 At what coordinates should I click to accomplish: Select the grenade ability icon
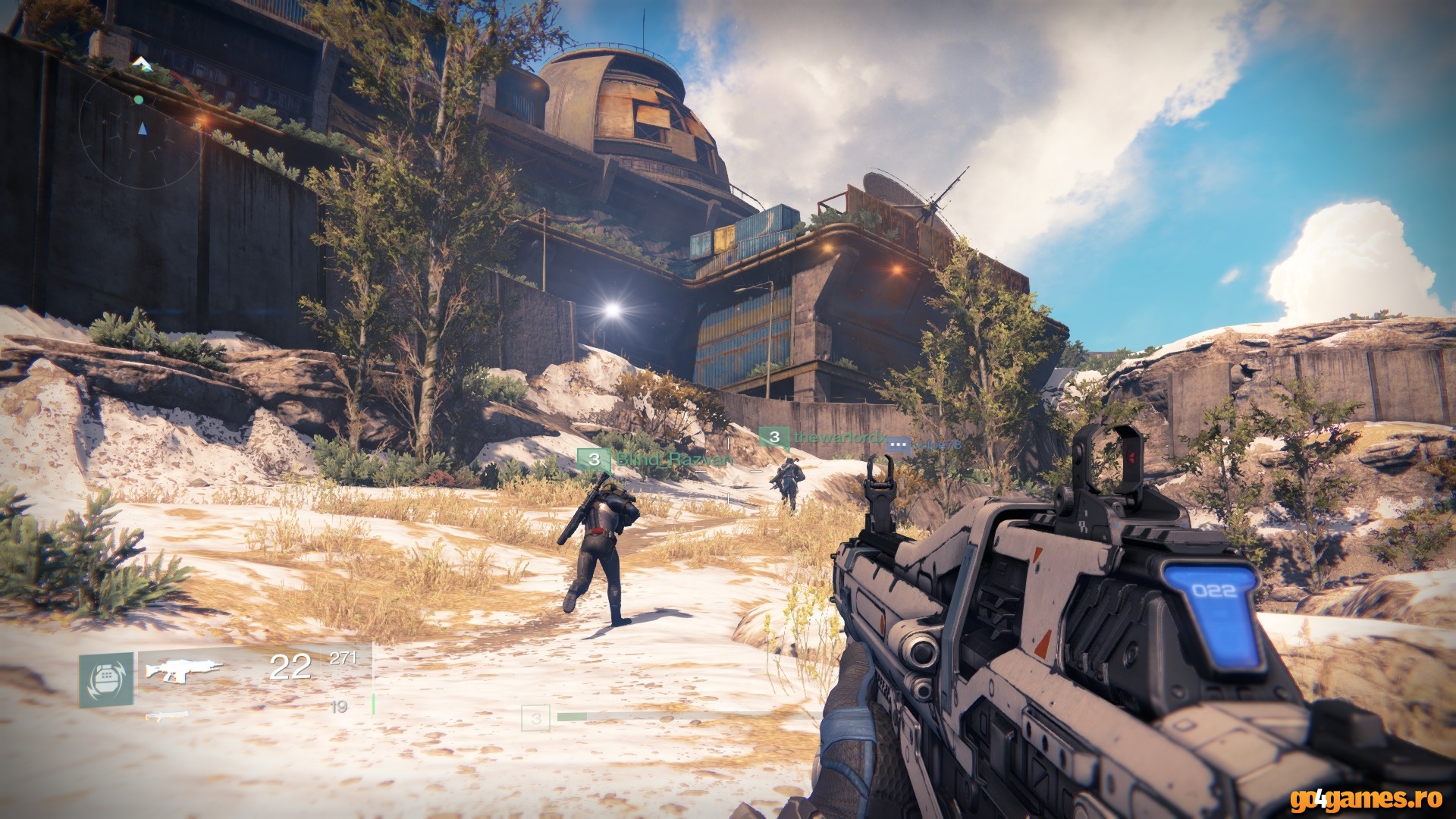[106, 679]
